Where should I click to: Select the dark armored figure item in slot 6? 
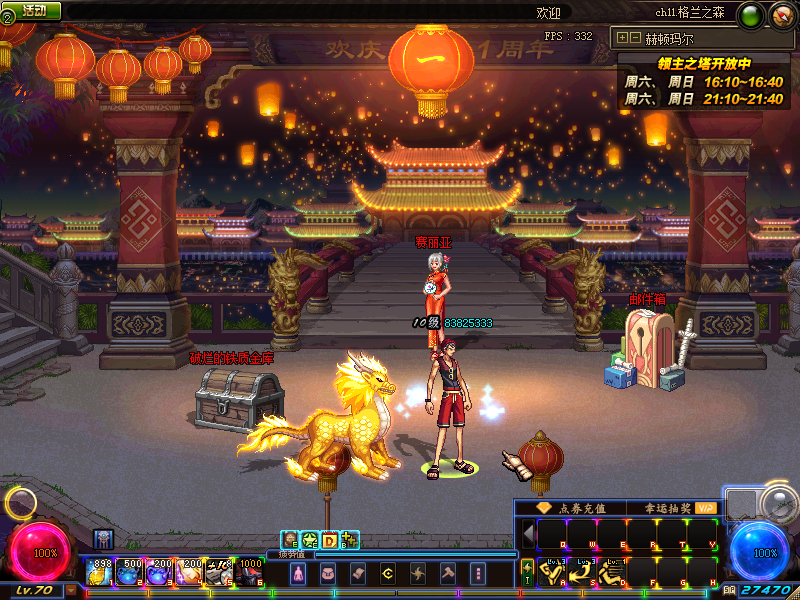pyautogui.click(x=250, y=572)
